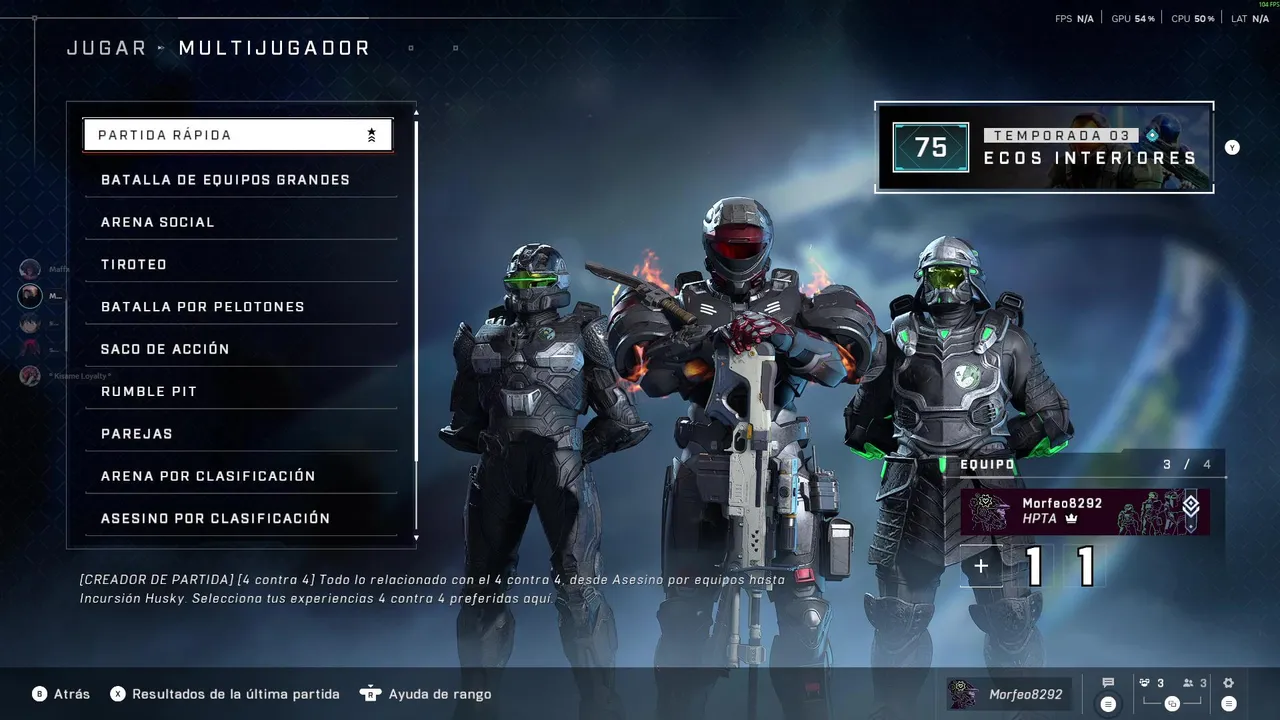Open the settings gear icon

coord(1229,684)
